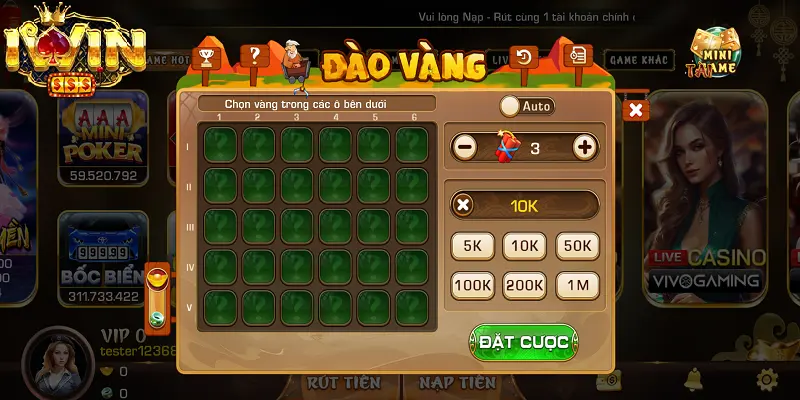Show the question mark help sign
The height and width of the screenshot is (400, 800).
252,55
